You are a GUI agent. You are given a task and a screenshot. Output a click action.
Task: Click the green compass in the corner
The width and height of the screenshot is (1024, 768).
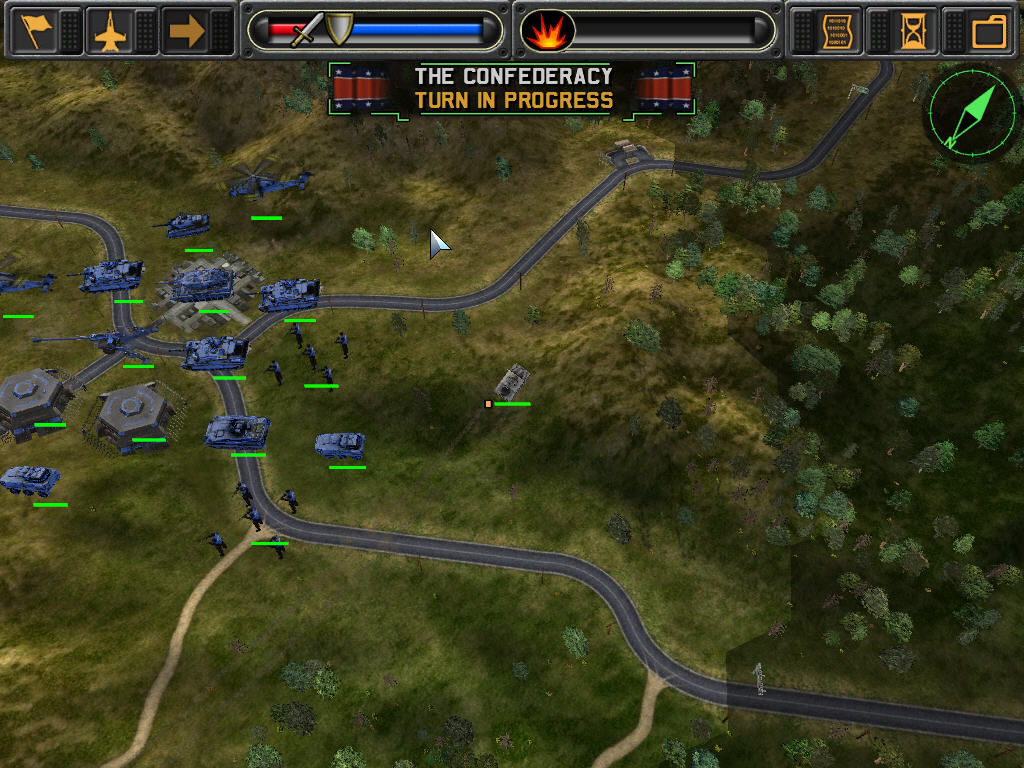click(x=969, y=114)
